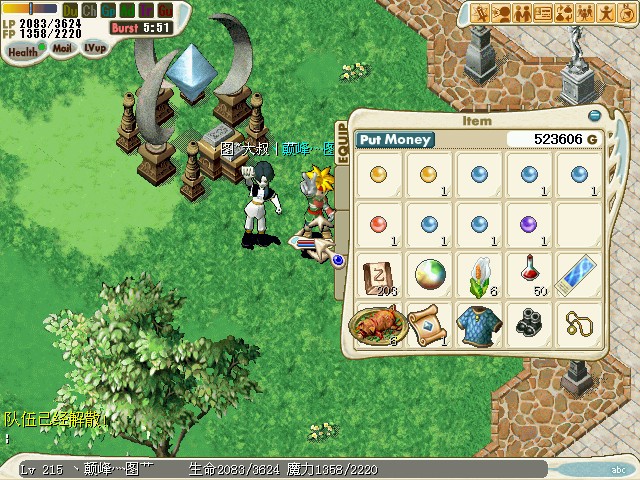Choose the rainbow orb item
640x480 pixels.
click(428, 273)
